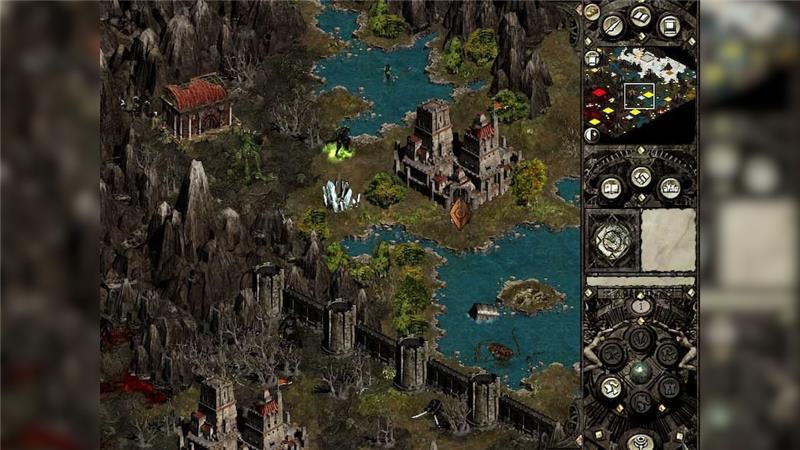Select the quill pen button above minimap
800x450 pixels.
613,25
